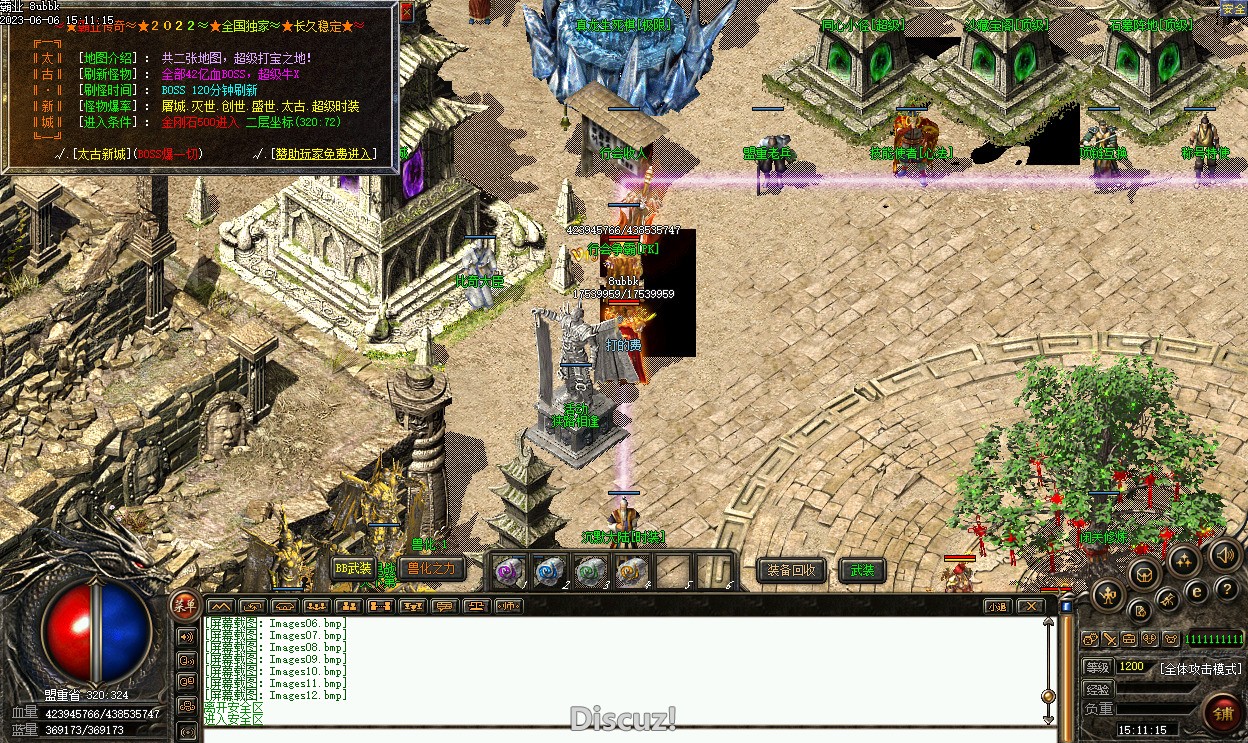Open the bag chest icon
Screen dimensions: 1248x743
click(x=1144, y=574)
